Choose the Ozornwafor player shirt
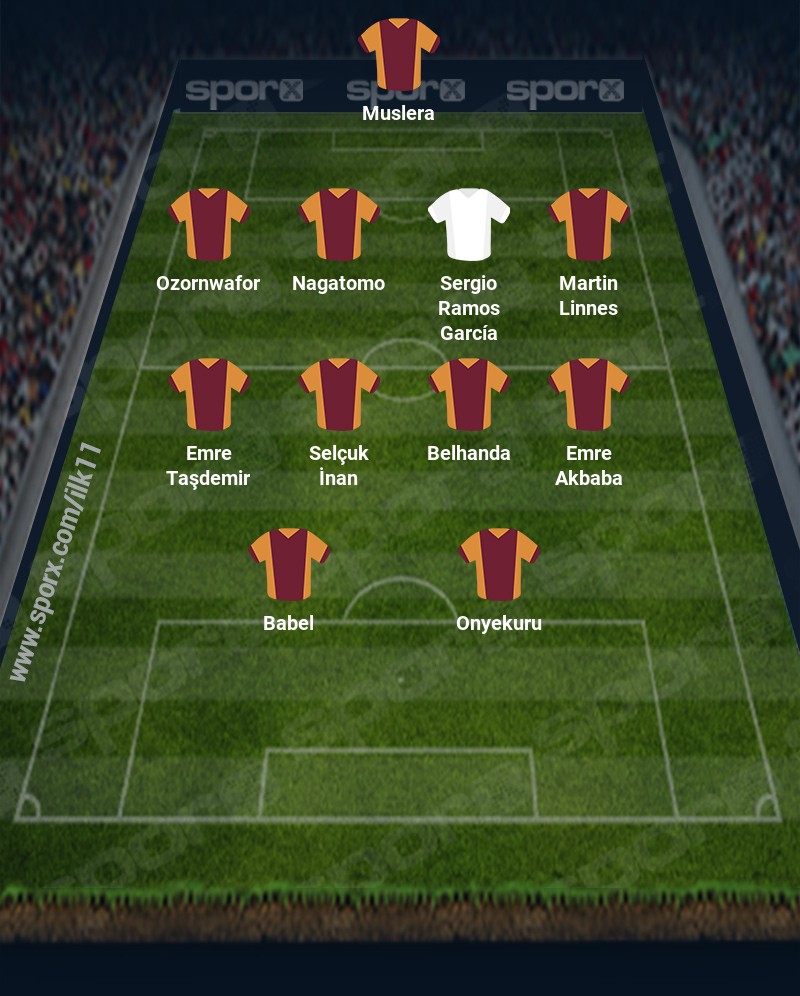The height and width of the screenshot is (996, 800). point(208,224)
